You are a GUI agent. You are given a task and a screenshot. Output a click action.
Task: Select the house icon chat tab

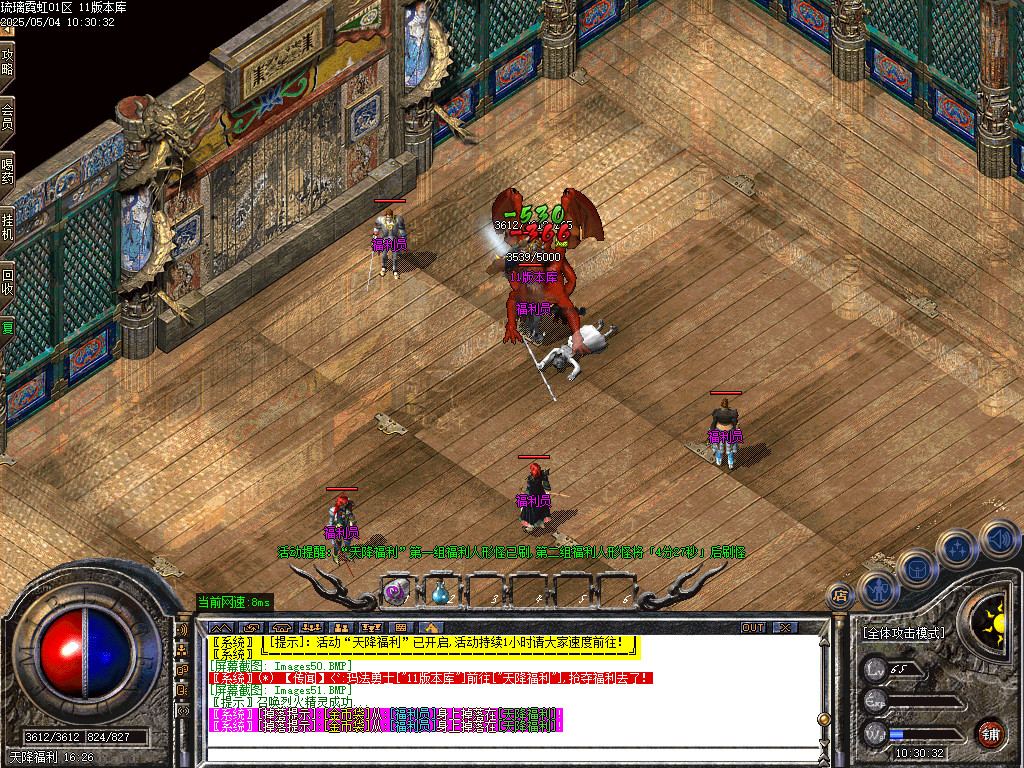coord(430,627)
